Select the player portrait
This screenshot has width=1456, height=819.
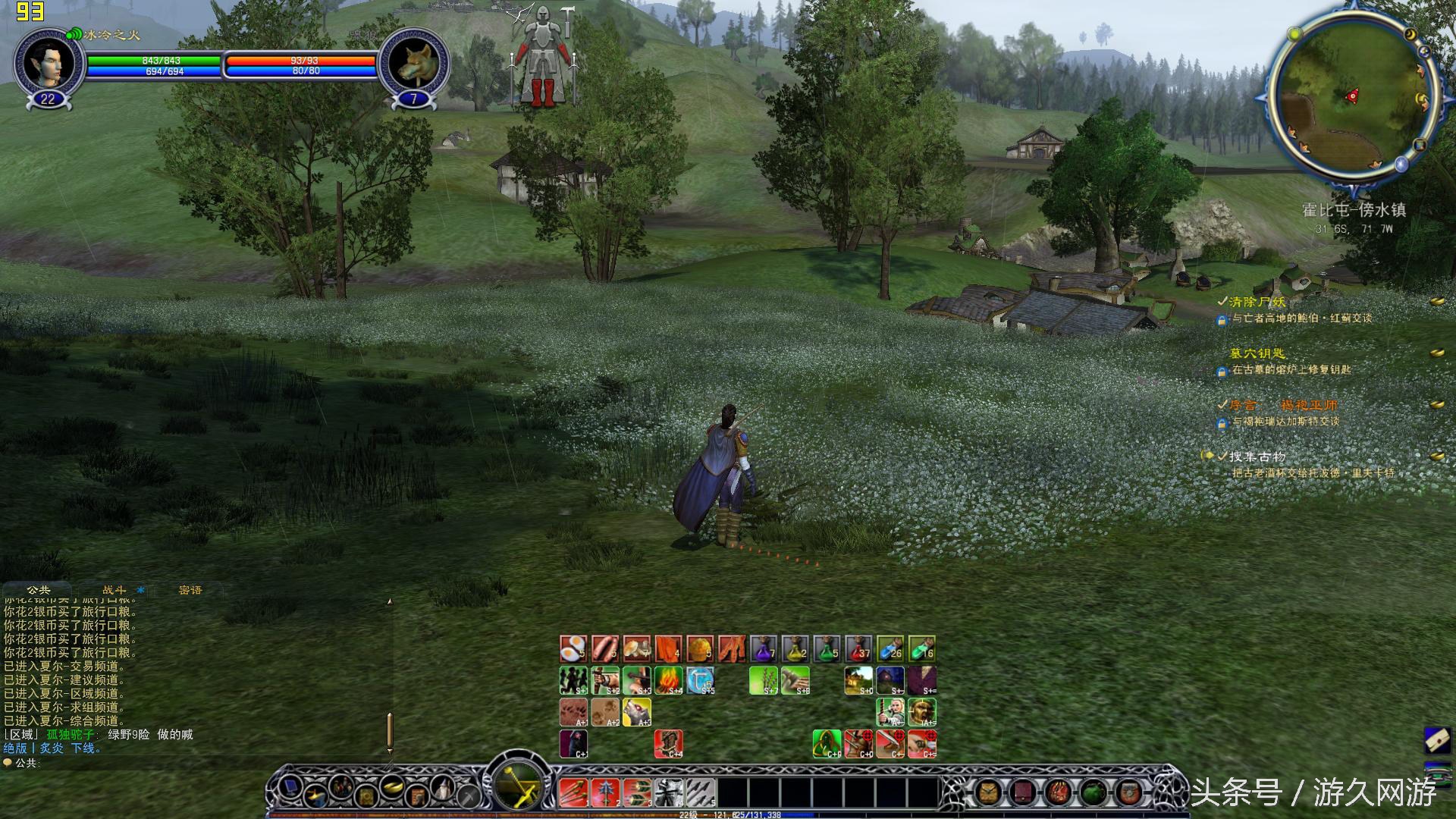point(48,64)
